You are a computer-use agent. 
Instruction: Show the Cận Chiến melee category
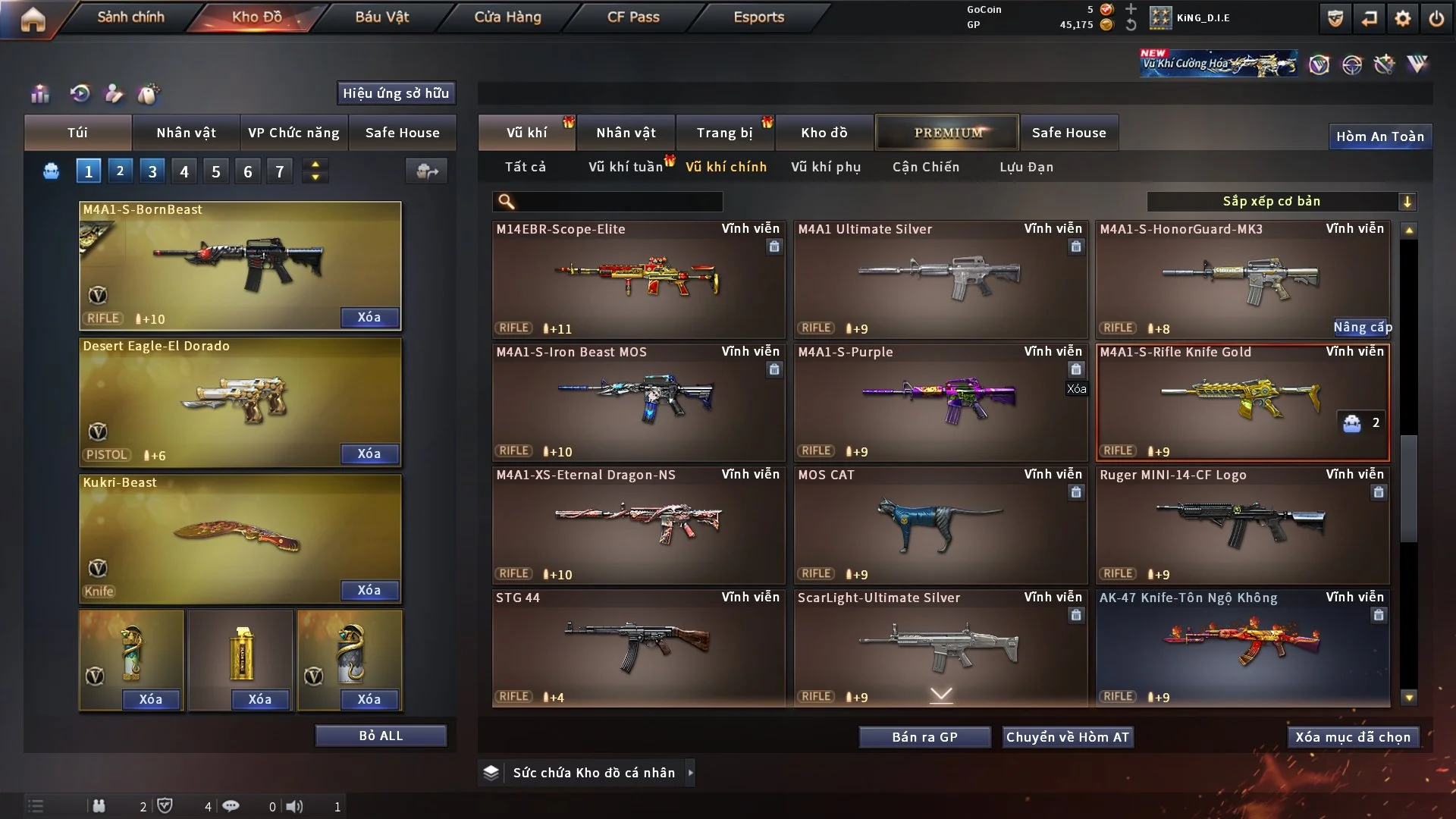[926, 167]
